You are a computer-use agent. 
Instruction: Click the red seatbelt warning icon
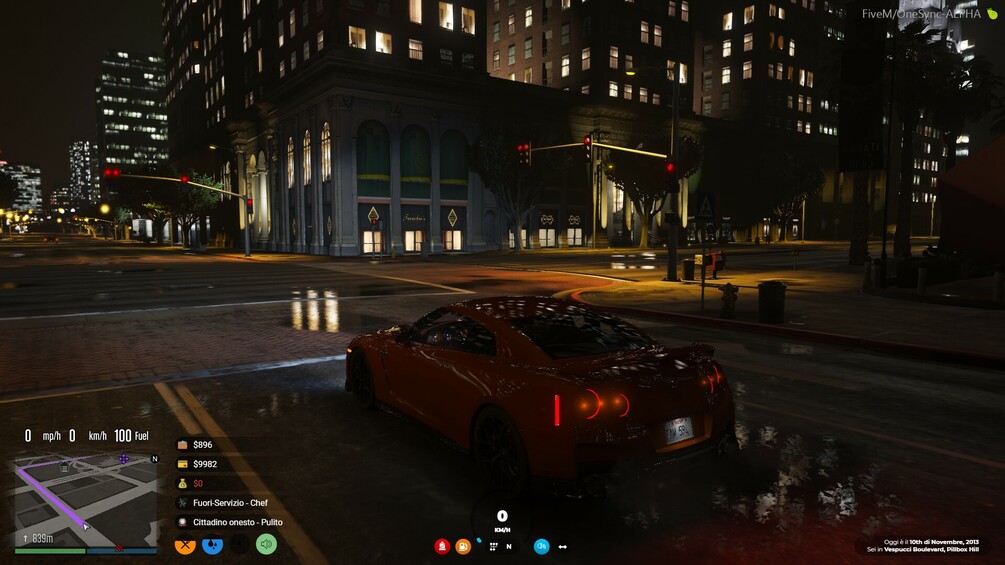coord(441,546)
